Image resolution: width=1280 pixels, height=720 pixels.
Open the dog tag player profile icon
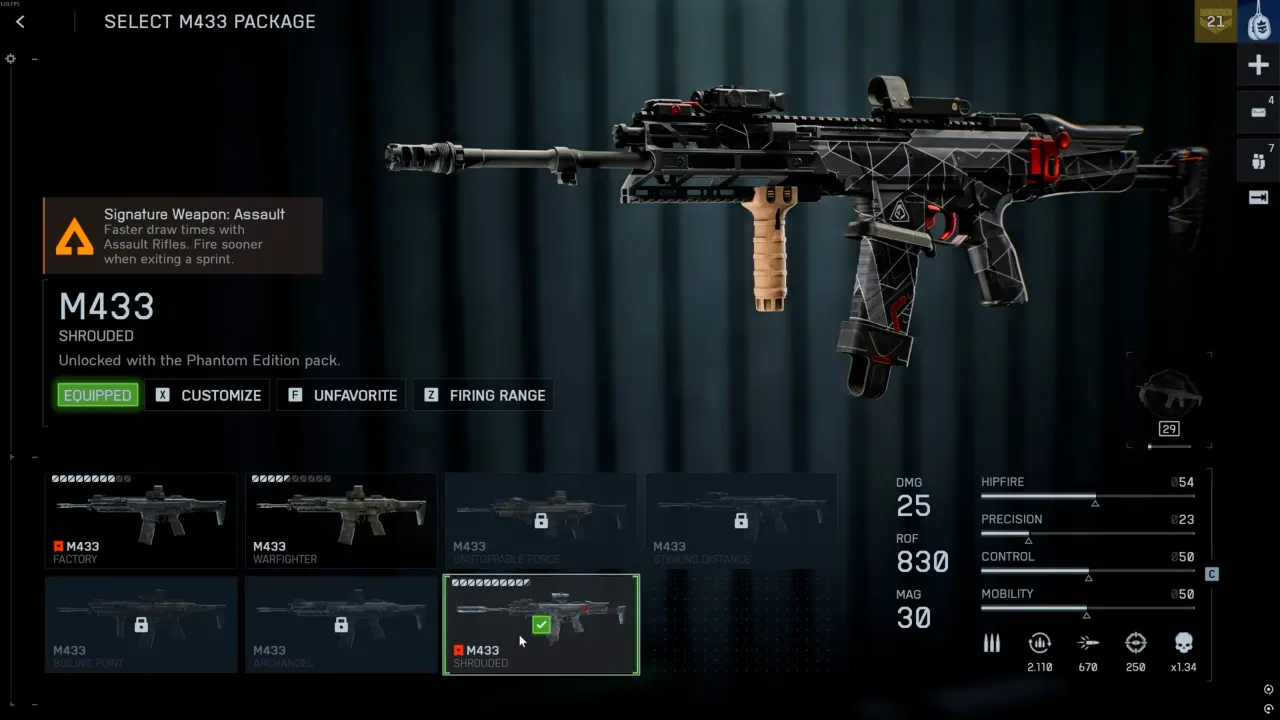point(1259,21)
